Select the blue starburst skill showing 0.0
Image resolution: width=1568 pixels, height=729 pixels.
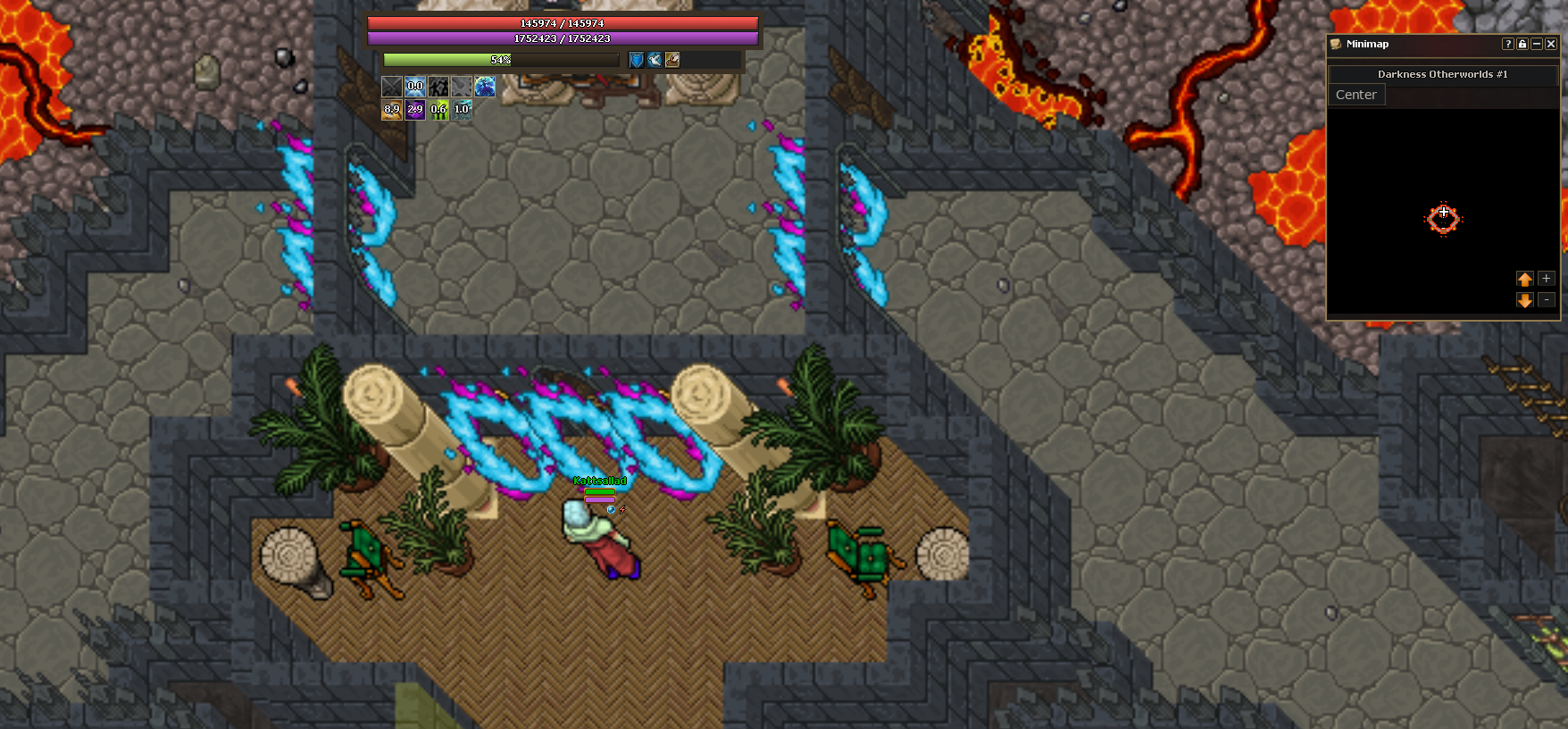click(x=415, y=87)
